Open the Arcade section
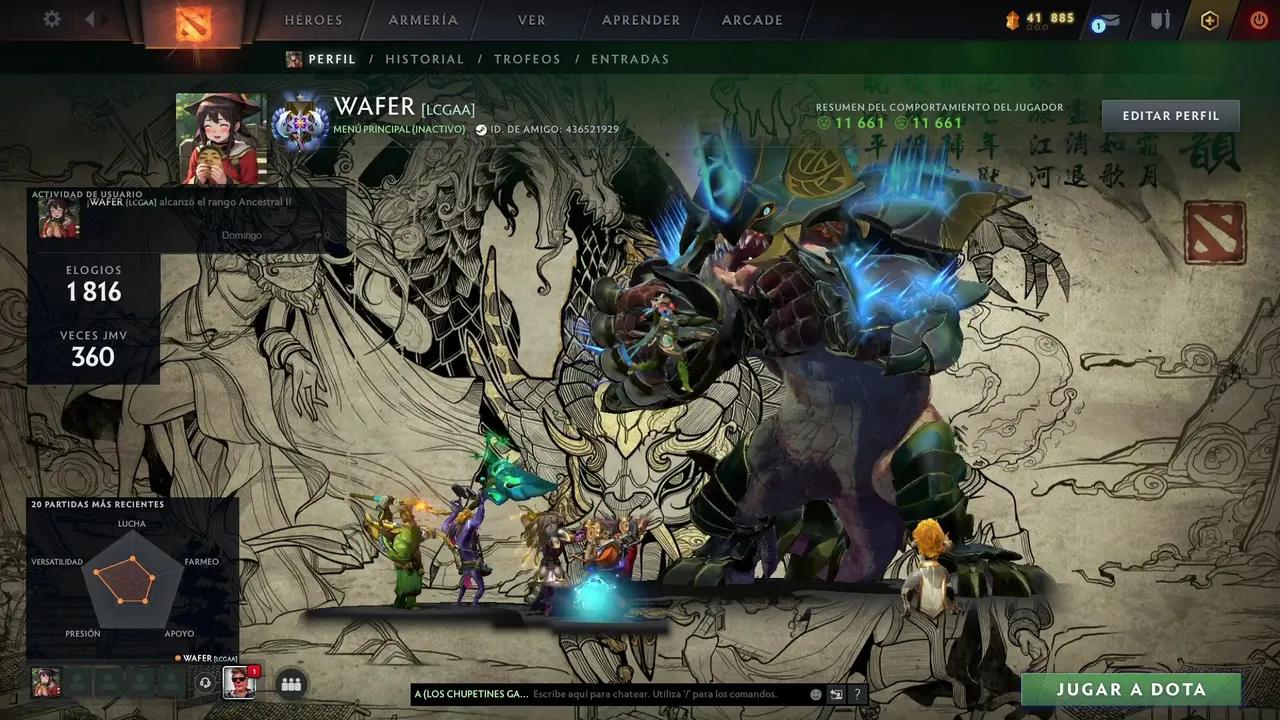This screenshot has width=1280, height=720. (752, 20)
